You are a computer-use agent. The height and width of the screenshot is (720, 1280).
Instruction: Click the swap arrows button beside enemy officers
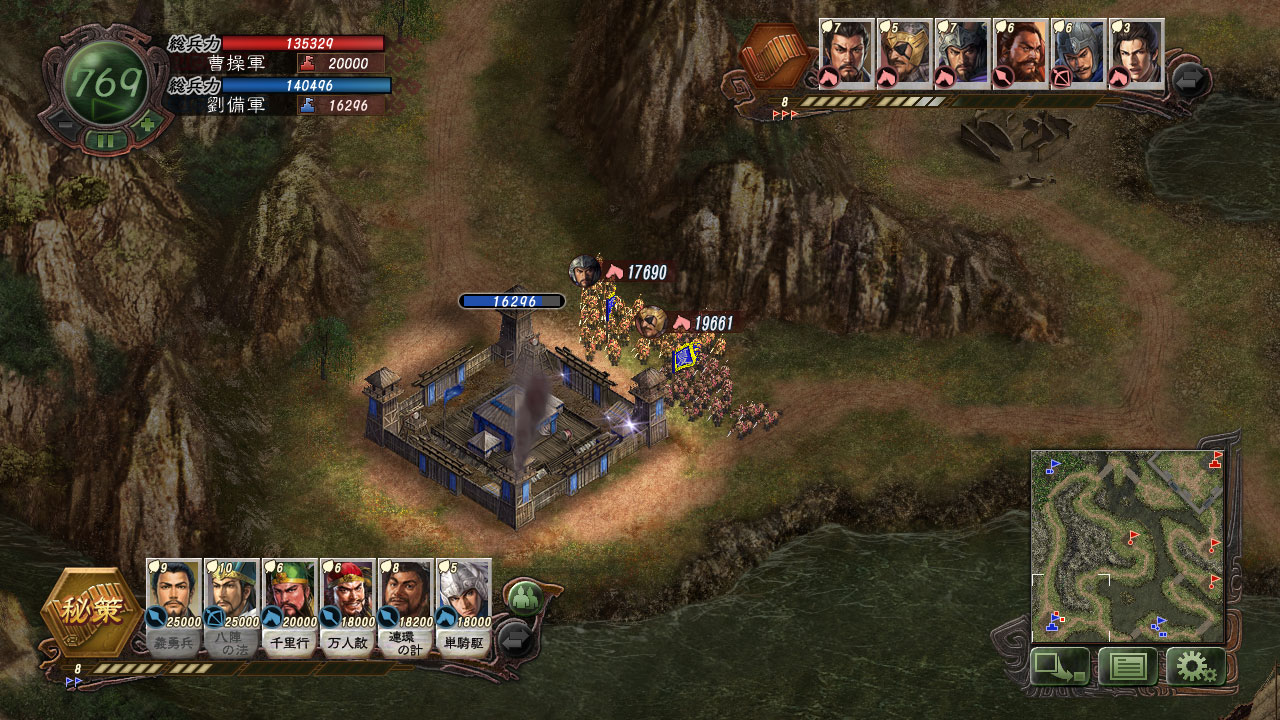click(x=1190, y=80)
